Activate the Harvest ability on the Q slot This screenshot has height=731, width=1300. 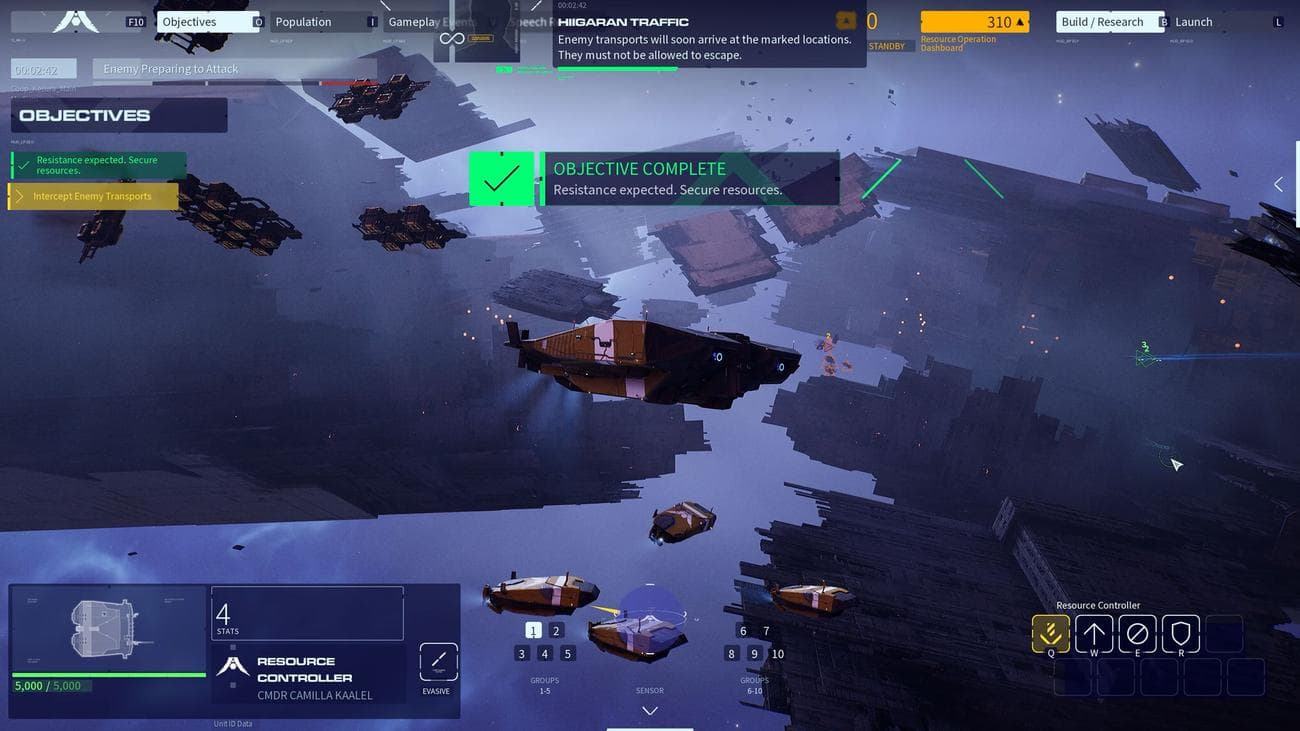[1050, 633]
